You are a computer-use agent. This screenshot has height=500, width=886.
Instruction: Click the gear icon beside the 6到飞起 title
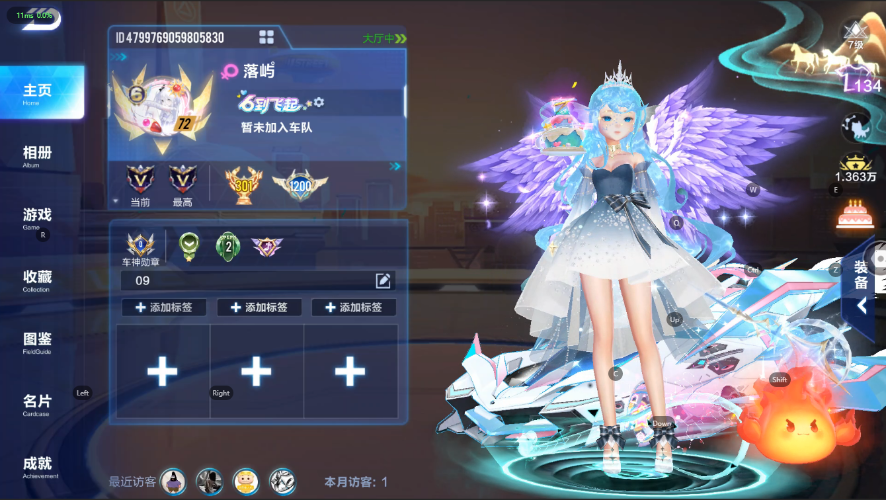pyautogui.click(x=319, y=102)
